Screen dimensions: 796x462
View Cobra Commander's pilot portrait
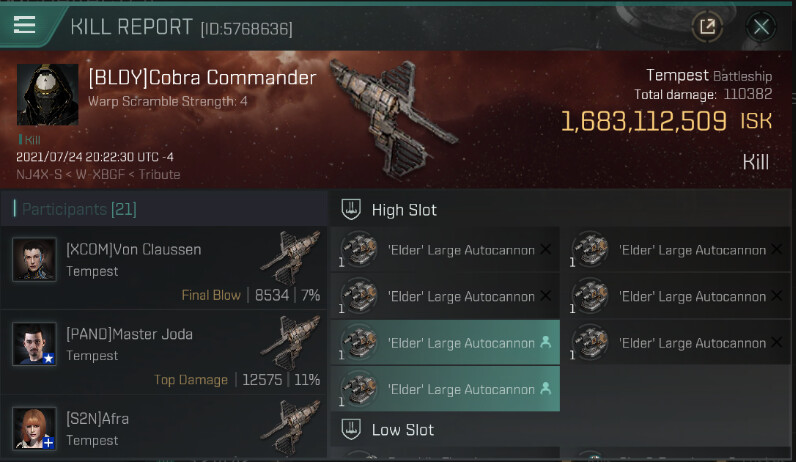click(47, 95)
